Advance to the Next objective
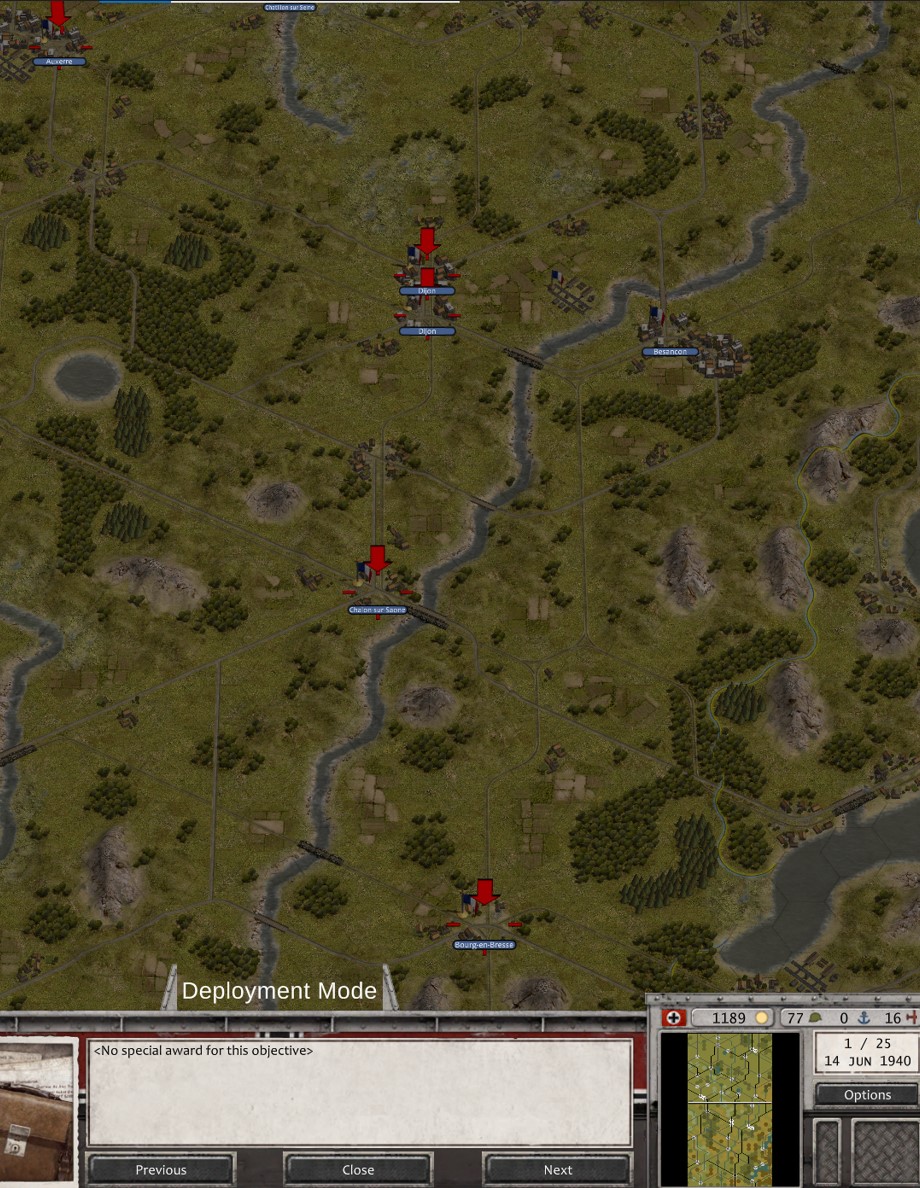The image size is (920, 1188). pyautogui.click(x=557, y=1169)
